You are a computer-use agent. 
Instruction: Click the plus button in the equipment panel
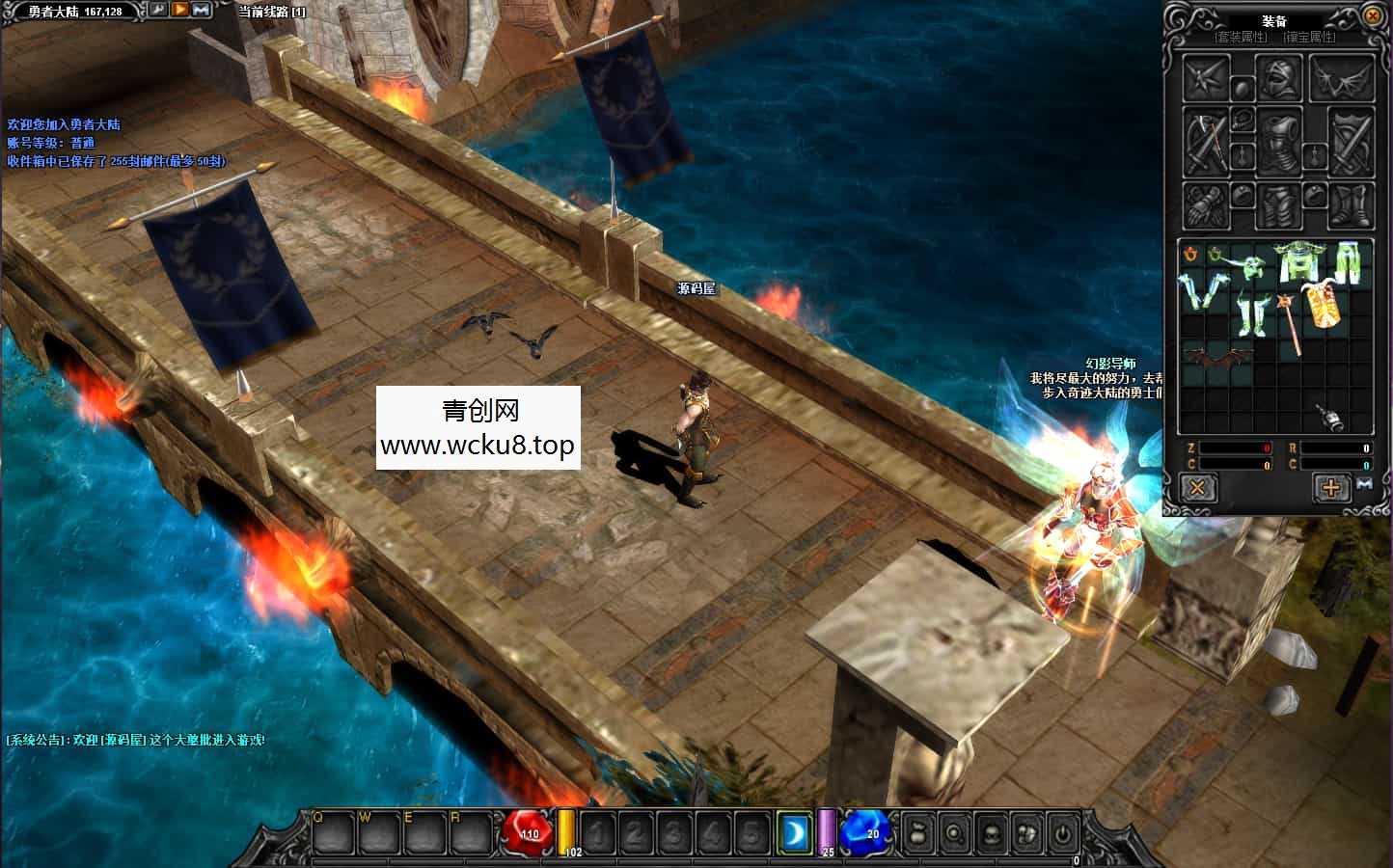1330,489
